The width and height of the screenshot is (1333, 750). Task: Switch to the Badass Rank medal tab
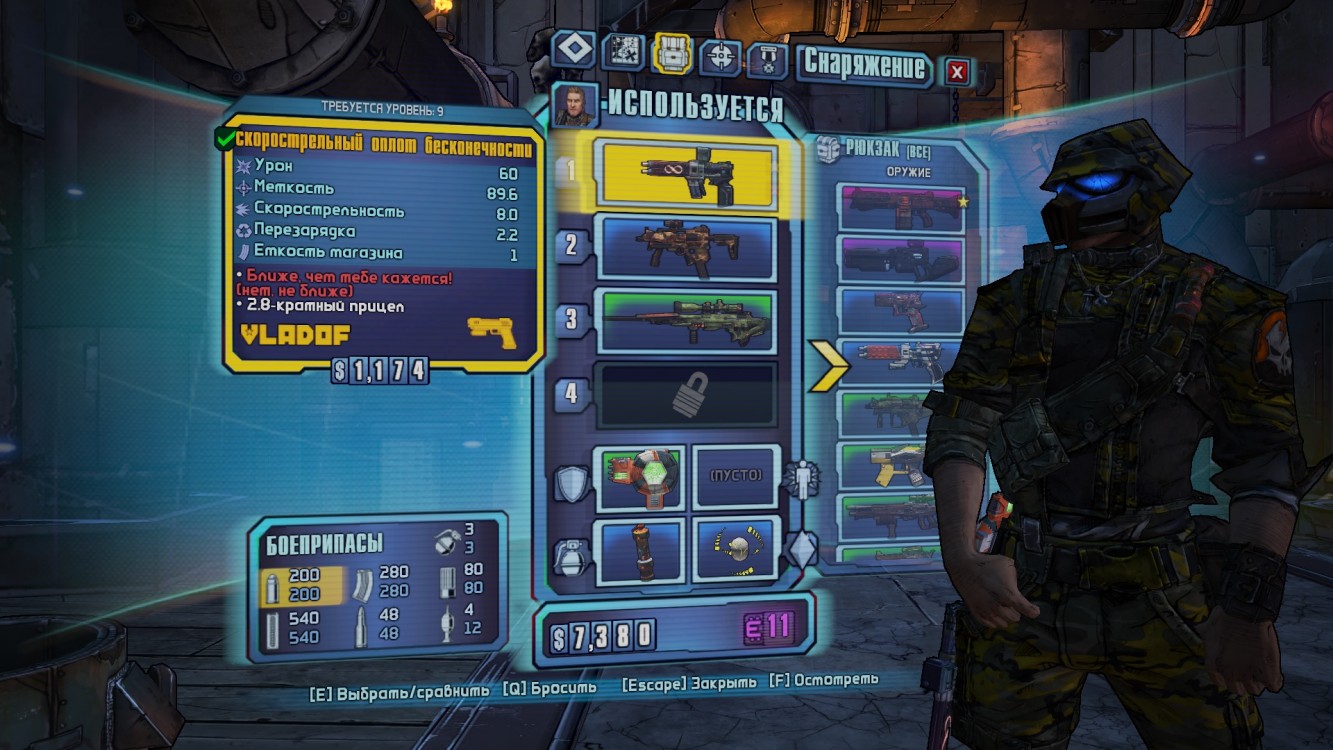tap(768, 59)
